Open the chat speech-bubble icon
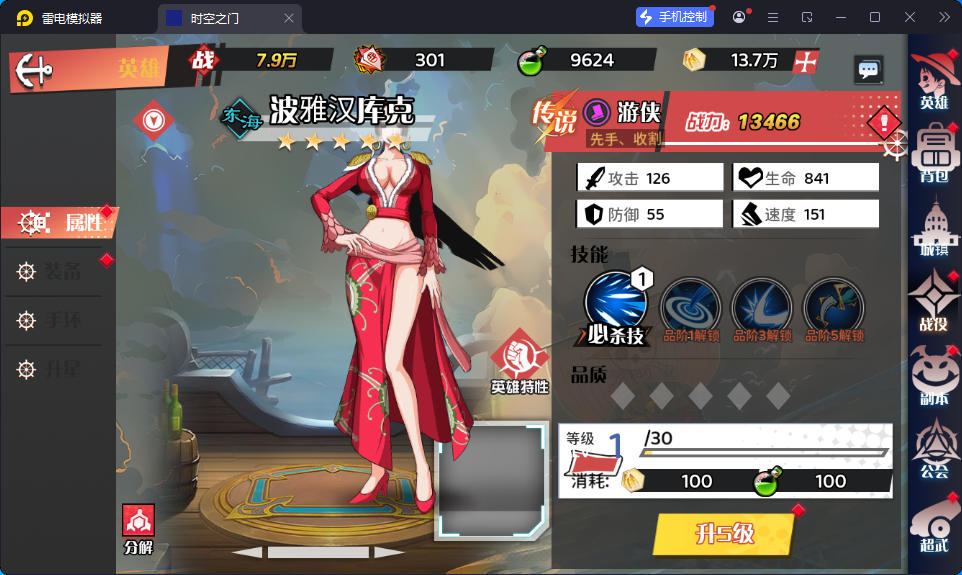This screenshot has height=575, width=962. [868, 69]
